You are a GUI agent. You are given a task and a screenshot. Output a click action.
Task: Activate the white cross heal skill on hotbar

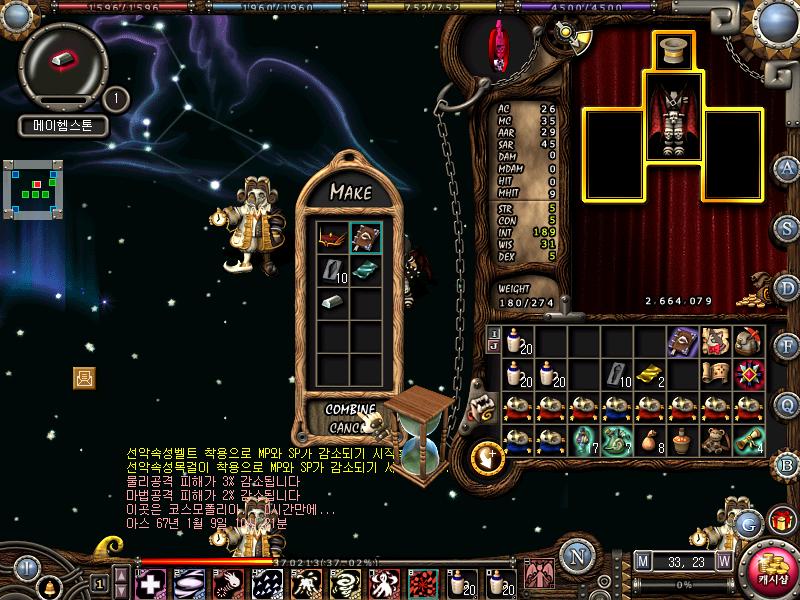pyautogui.click(x=152, y=582)
